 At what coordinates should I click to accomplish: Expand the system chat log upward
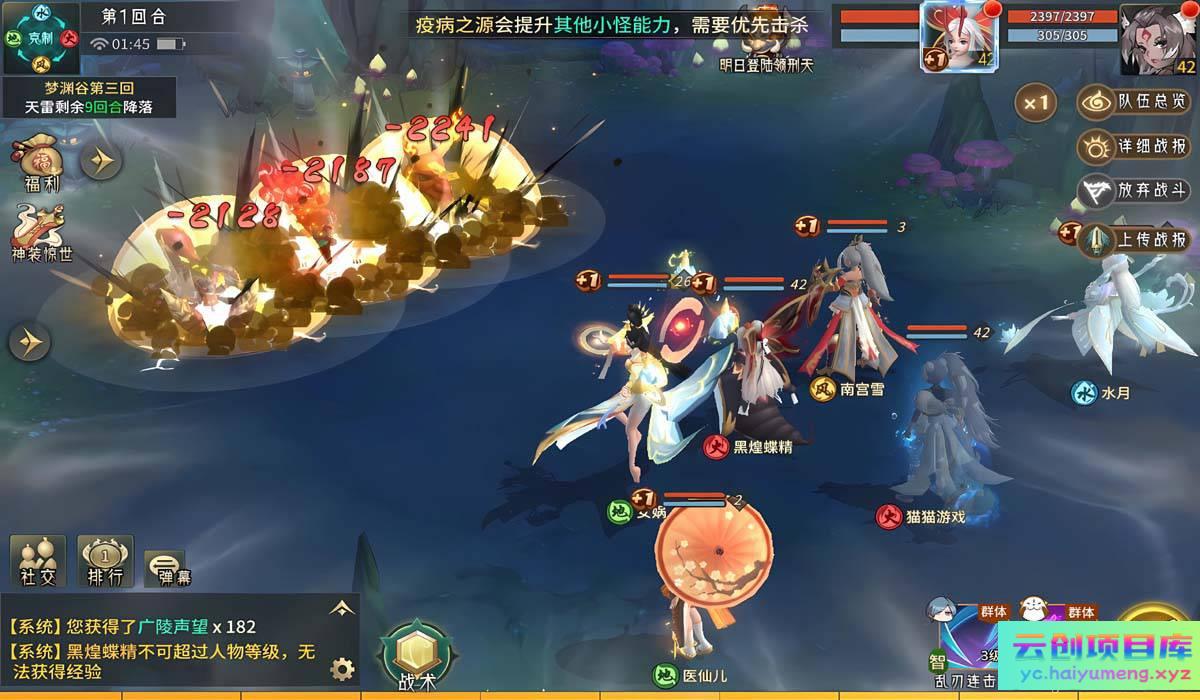pos(342,607)
